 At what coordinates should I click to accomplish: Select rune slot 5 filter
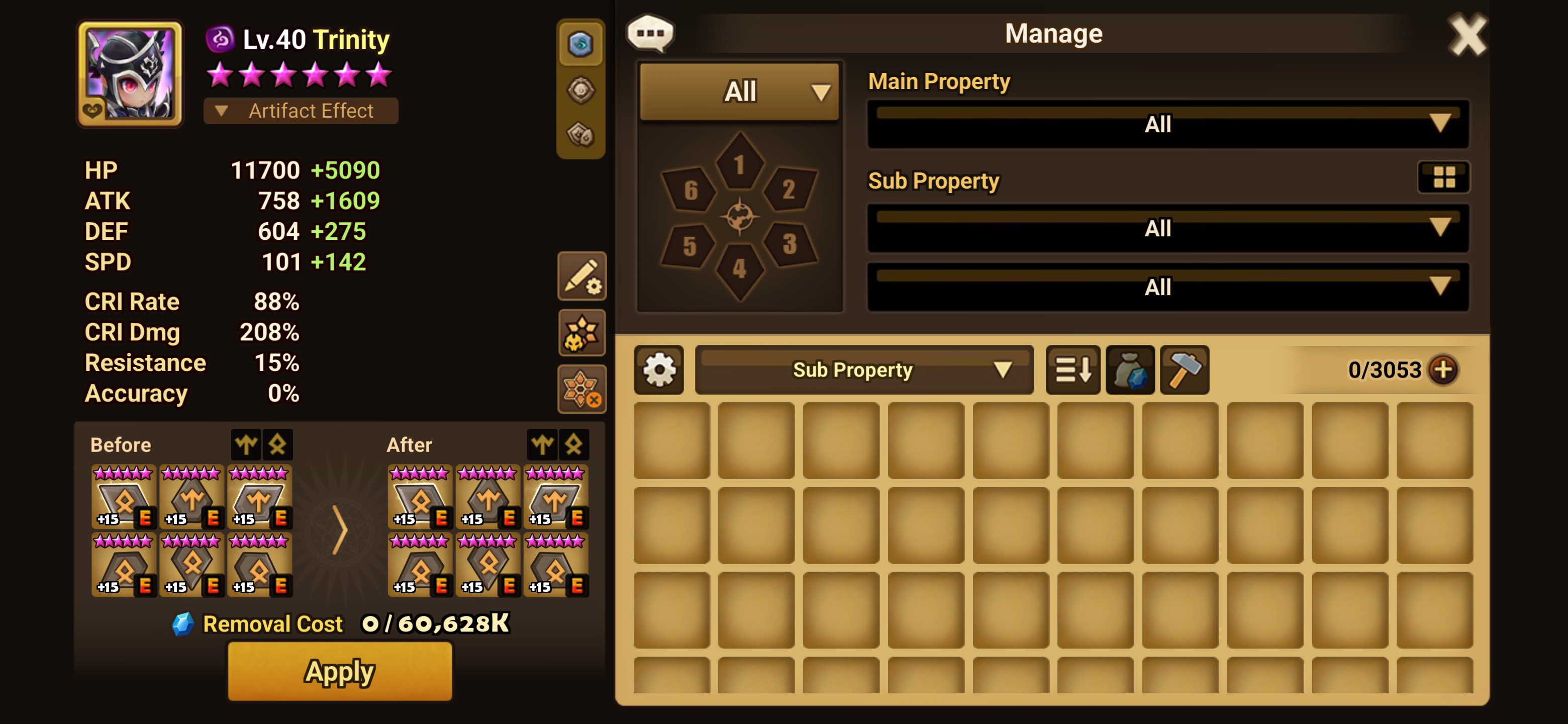pos(689,245)
